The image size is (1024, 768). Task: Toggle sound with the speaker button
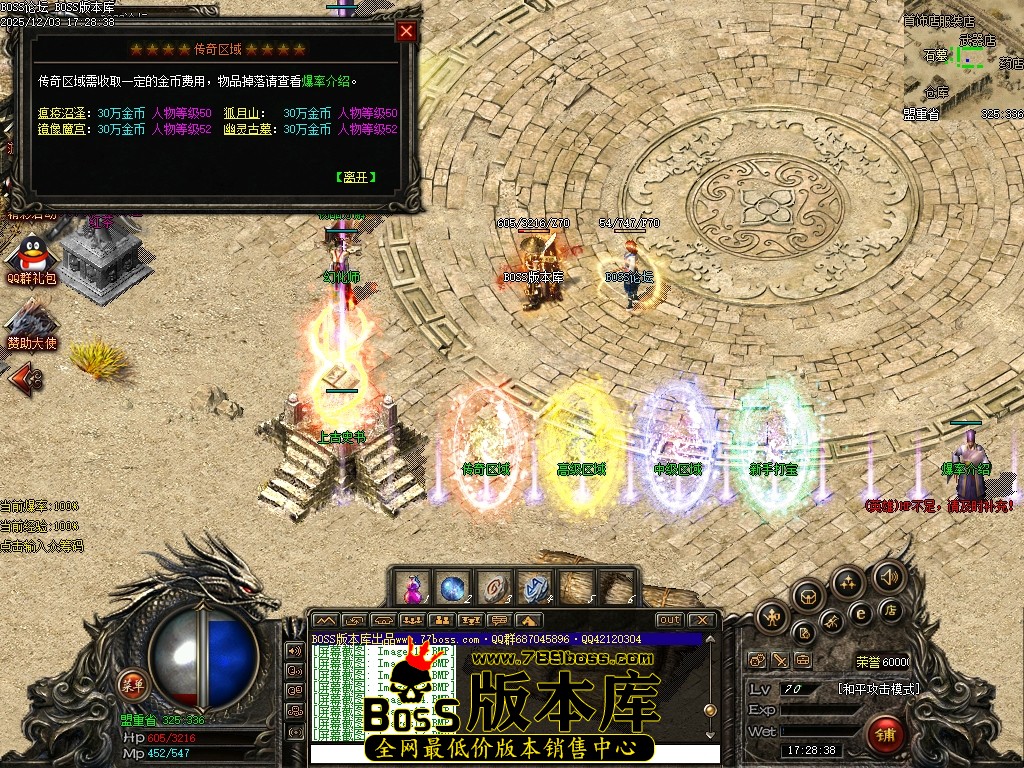coord(888,576)
